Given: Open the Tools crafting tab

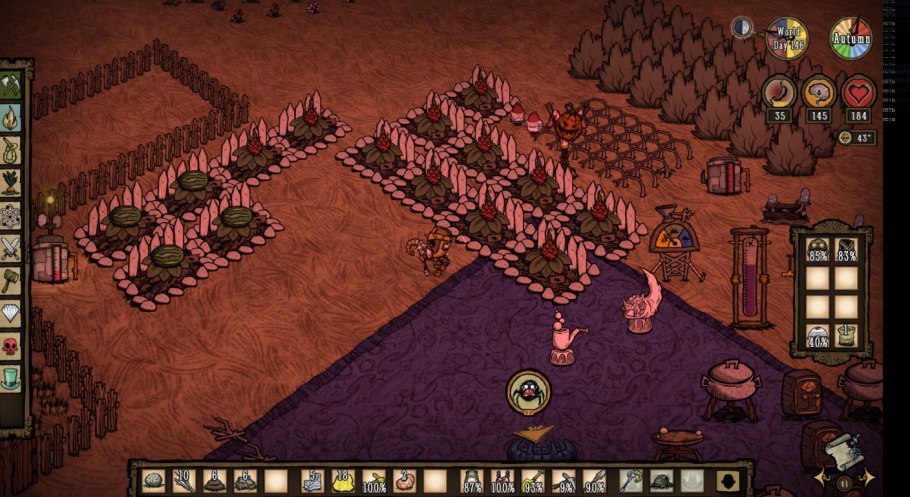Looking at the screenshot, I should [x=11, y=84].
